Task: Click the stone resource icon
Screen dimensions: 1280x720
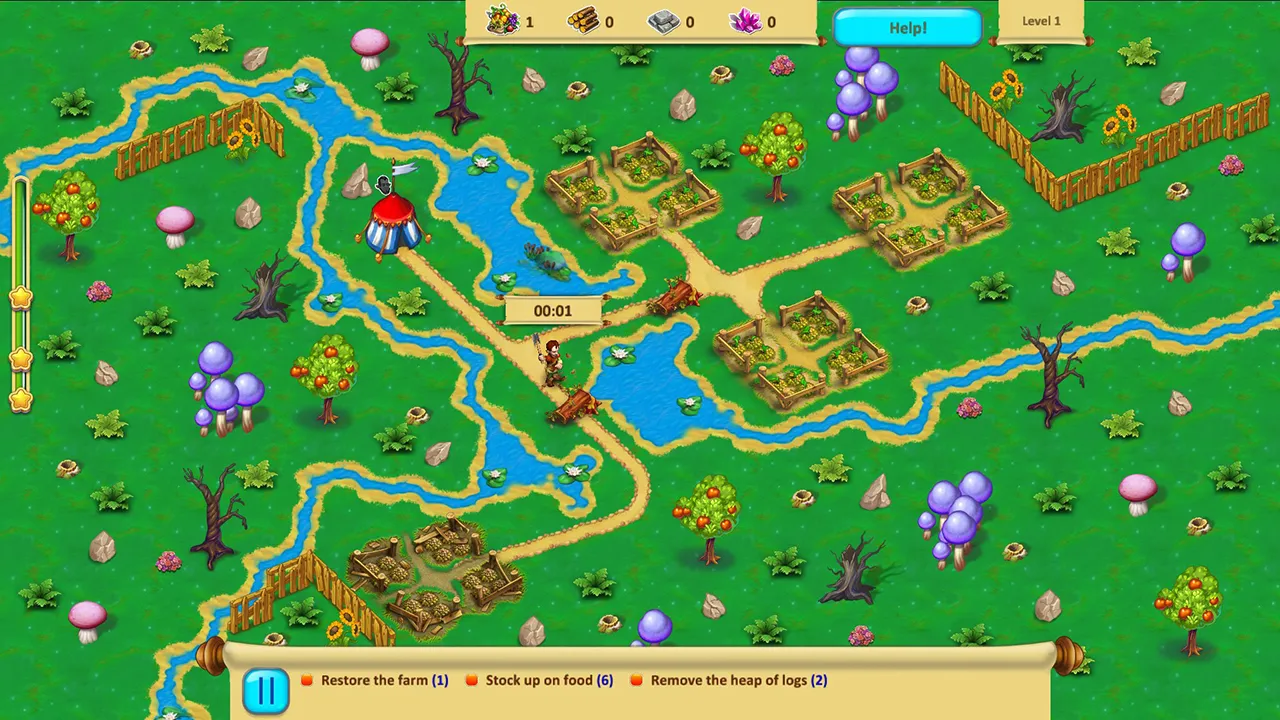Action: (665, 21)
